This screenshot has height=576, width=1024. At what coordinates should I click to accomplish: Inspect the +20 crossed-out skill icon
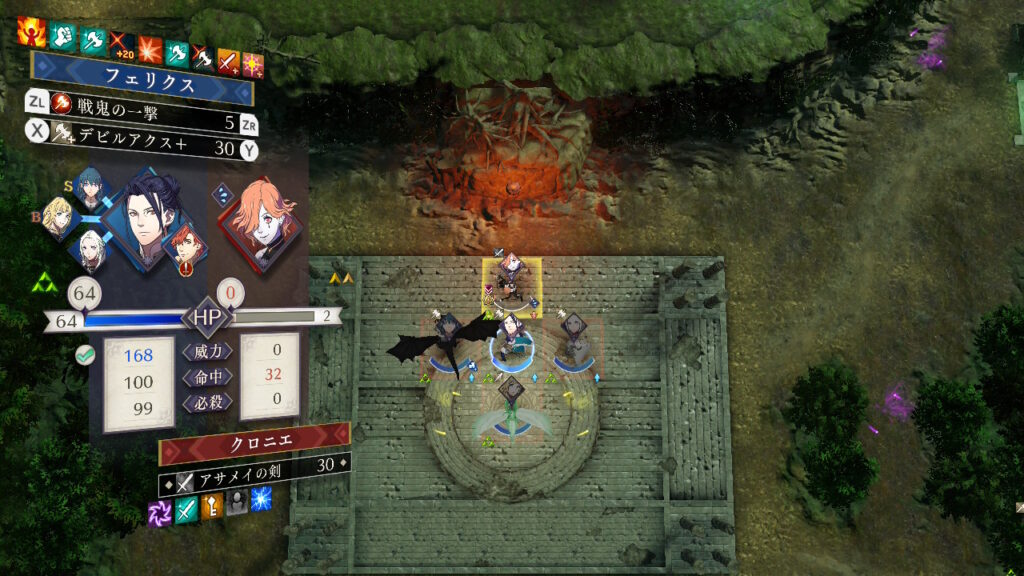click(x=122, y=46)
